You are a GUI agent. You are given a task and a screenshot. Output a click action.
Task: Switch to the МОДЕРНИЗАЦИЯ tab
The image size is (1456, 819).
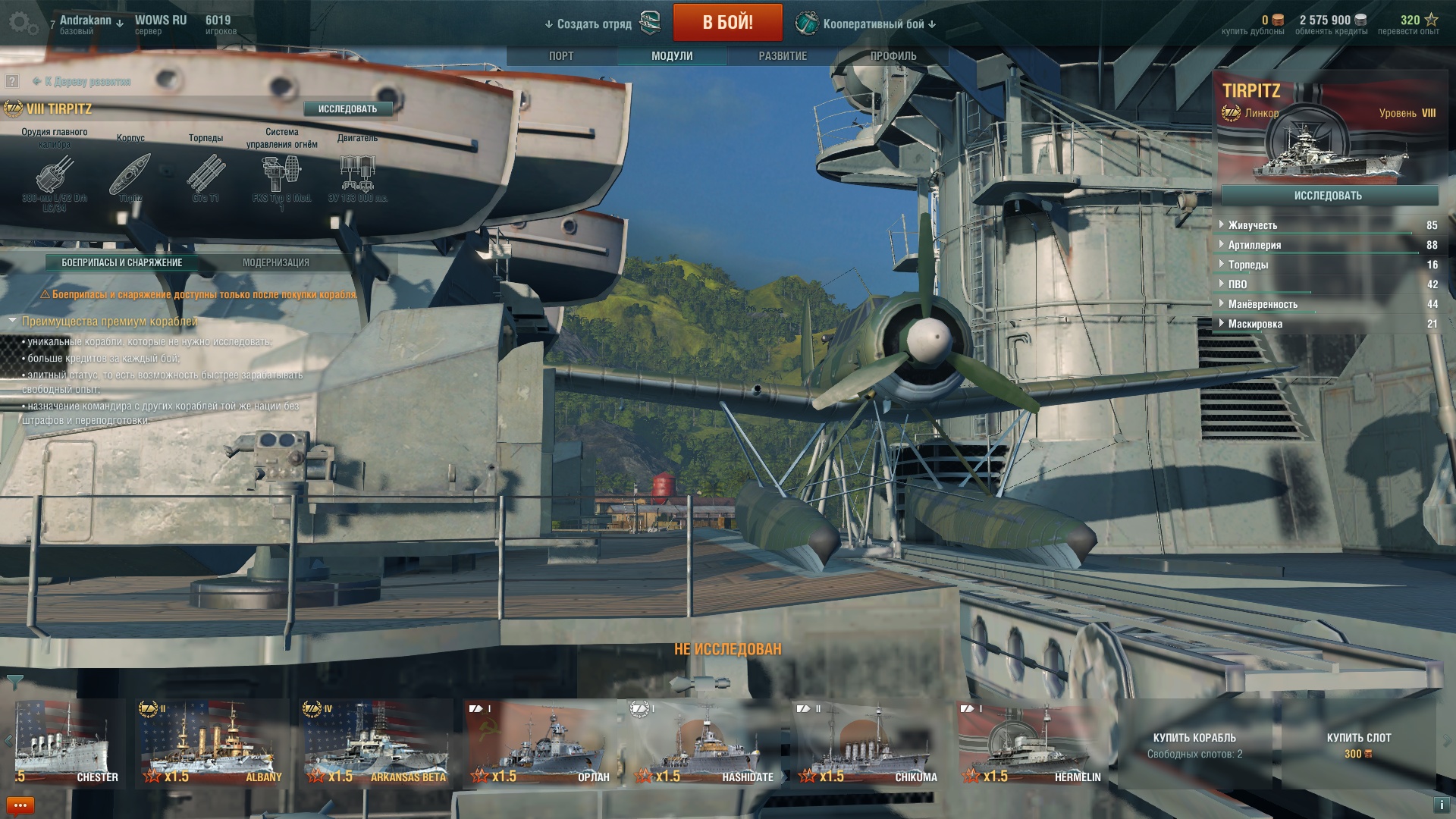[275, 262]
